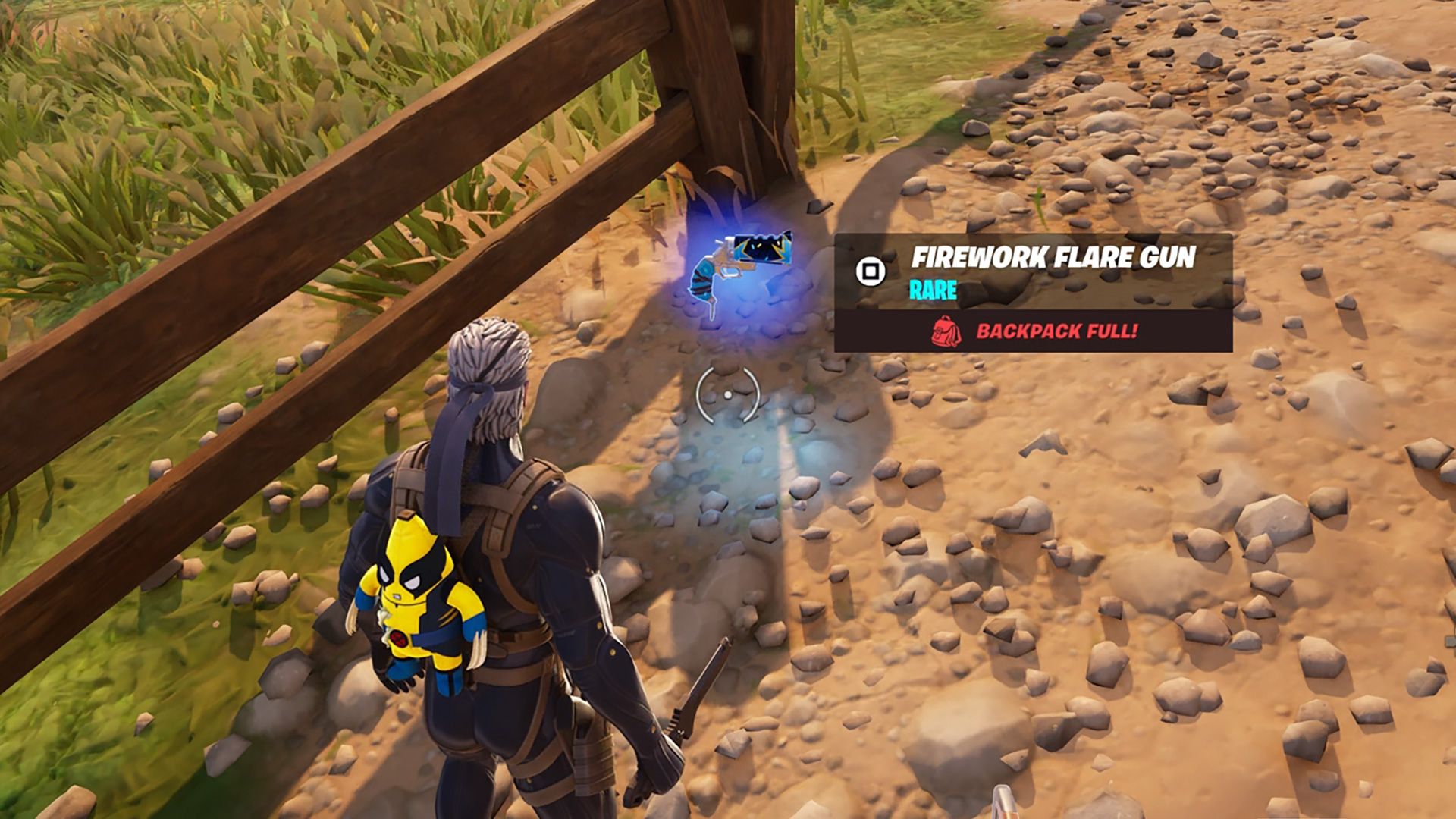Screen dimensions: 1456x819
Task: Click the square pickup button prompt icon
Action: point(871,269)
